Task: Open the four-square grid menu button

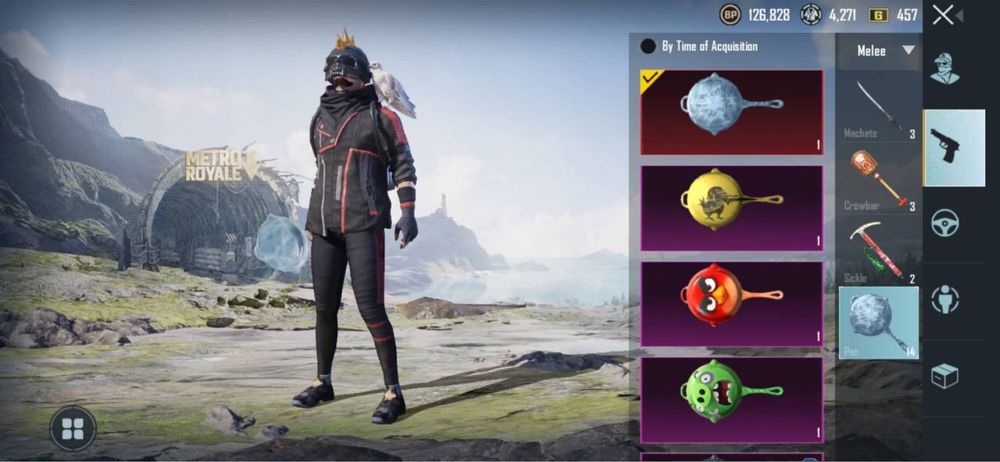Action: [72, 428]
